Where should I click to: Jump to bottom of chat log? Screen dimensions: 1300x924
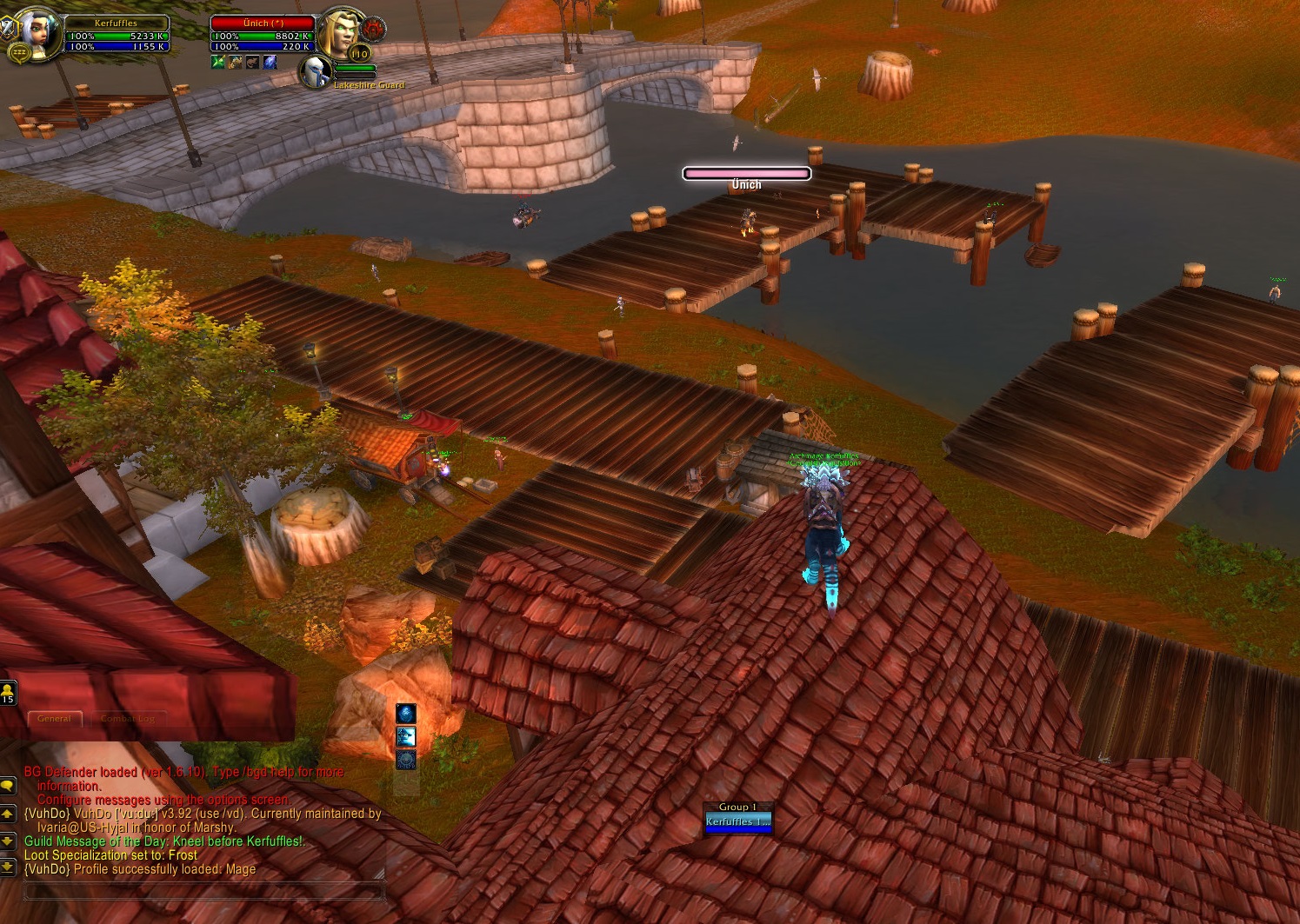coord(8,867)
